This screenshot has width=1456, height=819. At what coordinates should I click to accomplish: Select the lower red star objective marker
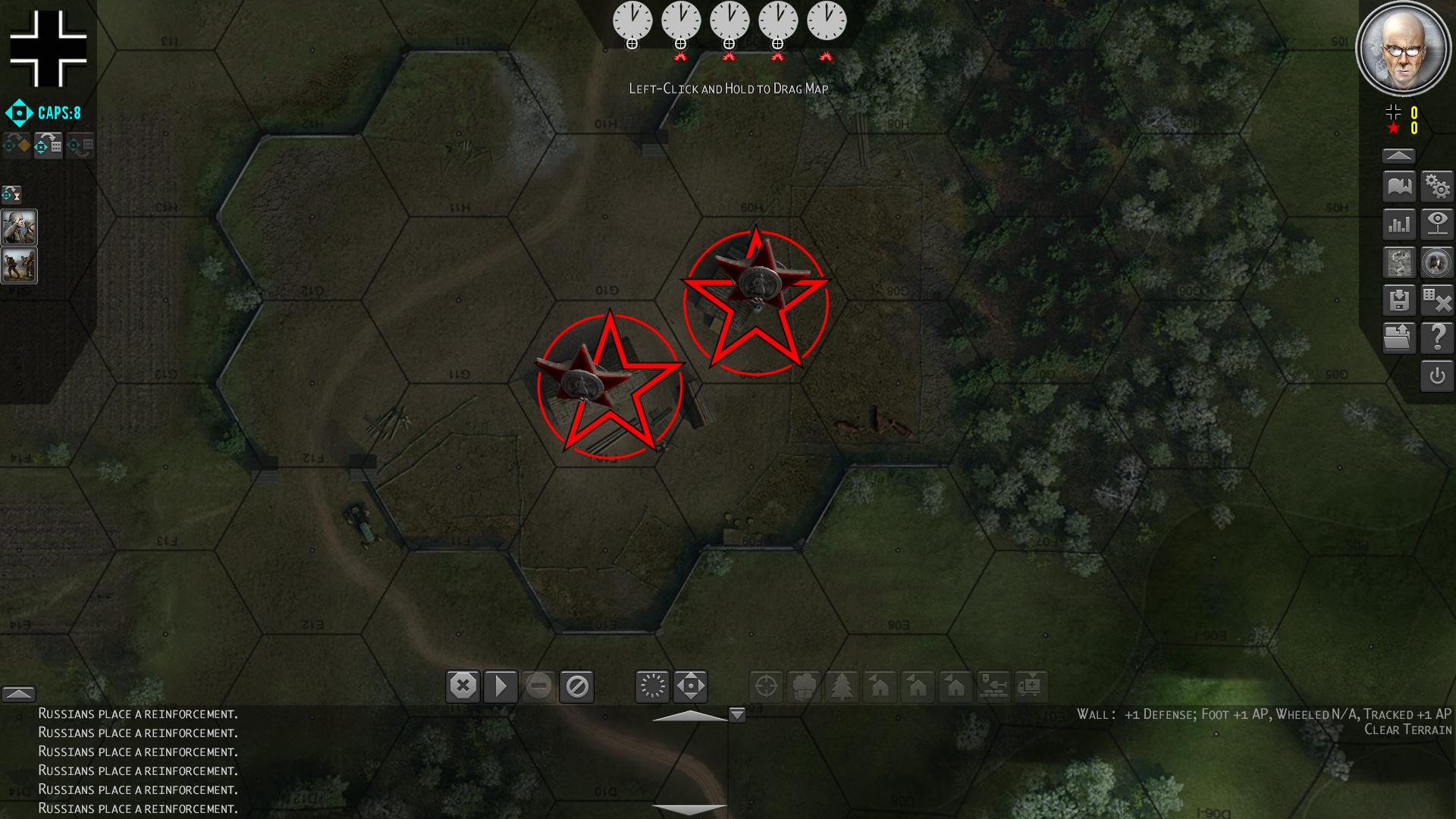tap(611, 383)
